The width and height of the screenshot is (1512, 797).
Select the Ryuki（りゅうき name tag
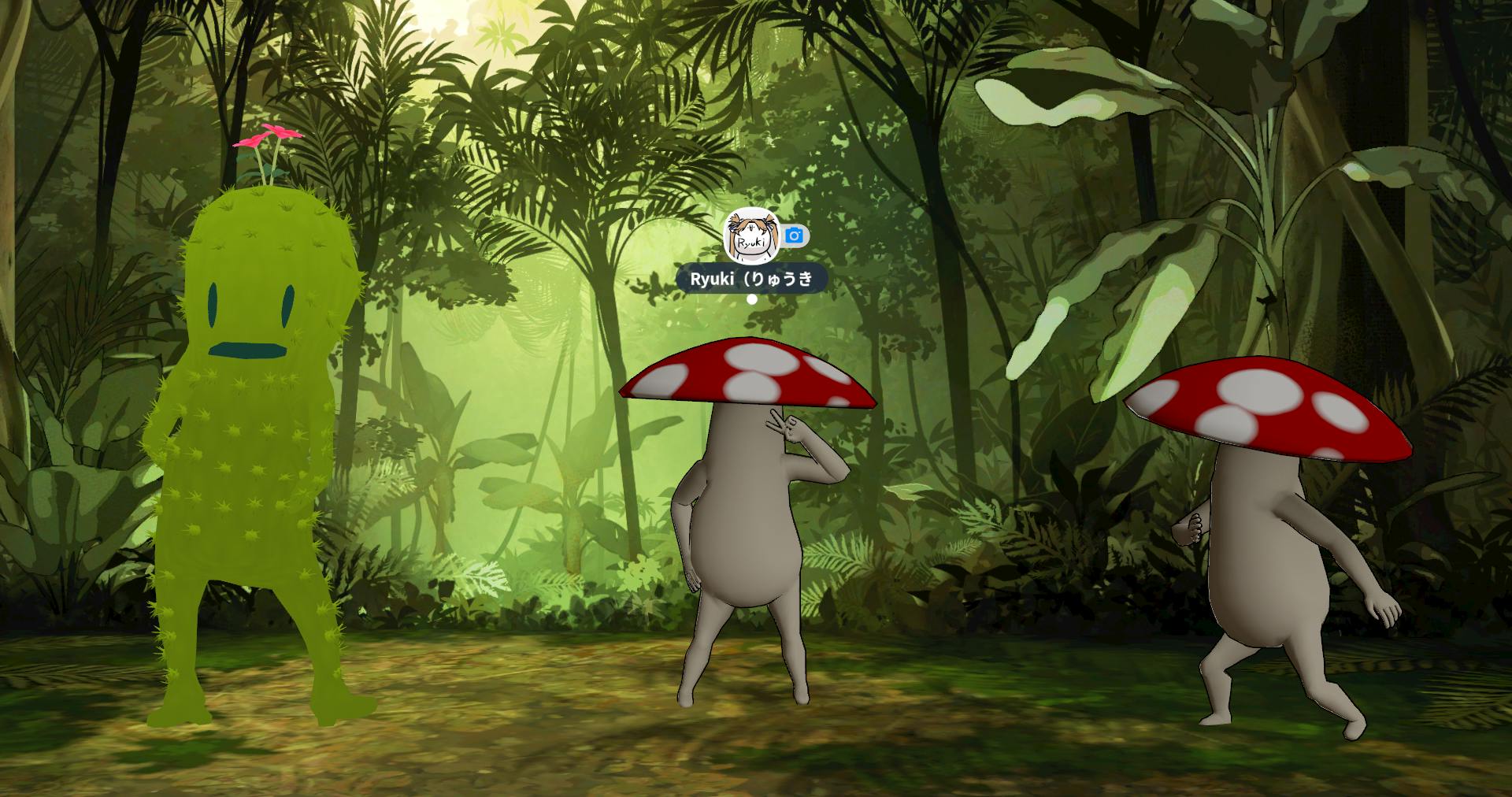click(751, 279)
